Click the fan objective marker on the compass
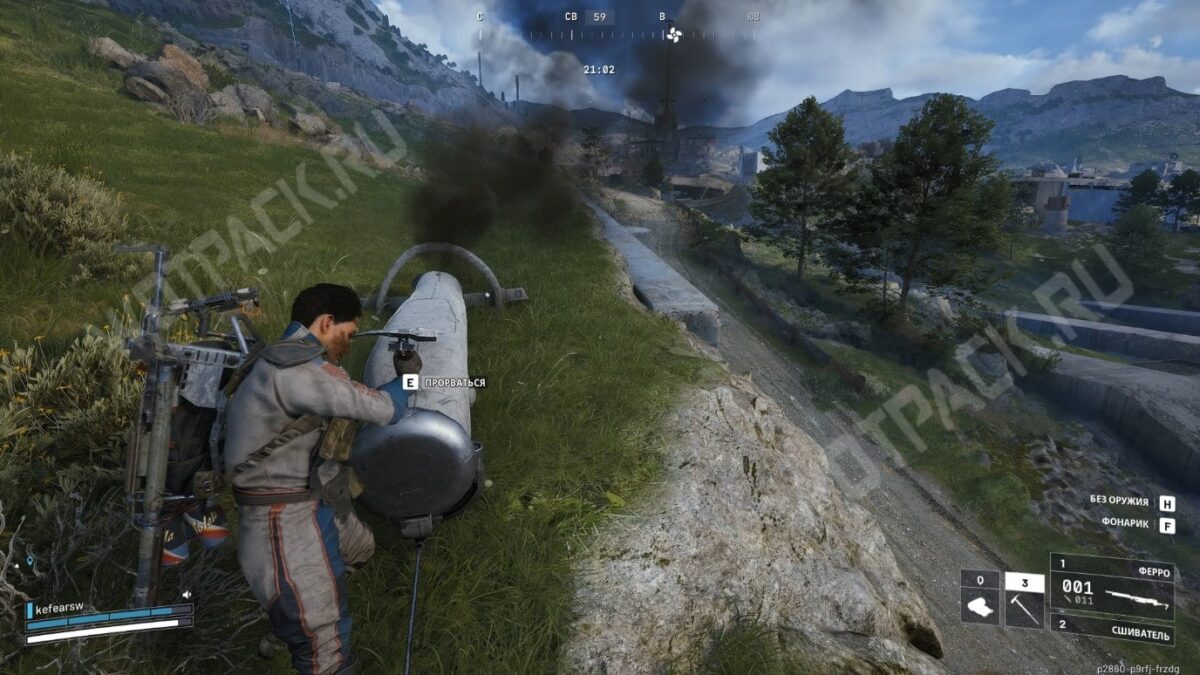 673,34
